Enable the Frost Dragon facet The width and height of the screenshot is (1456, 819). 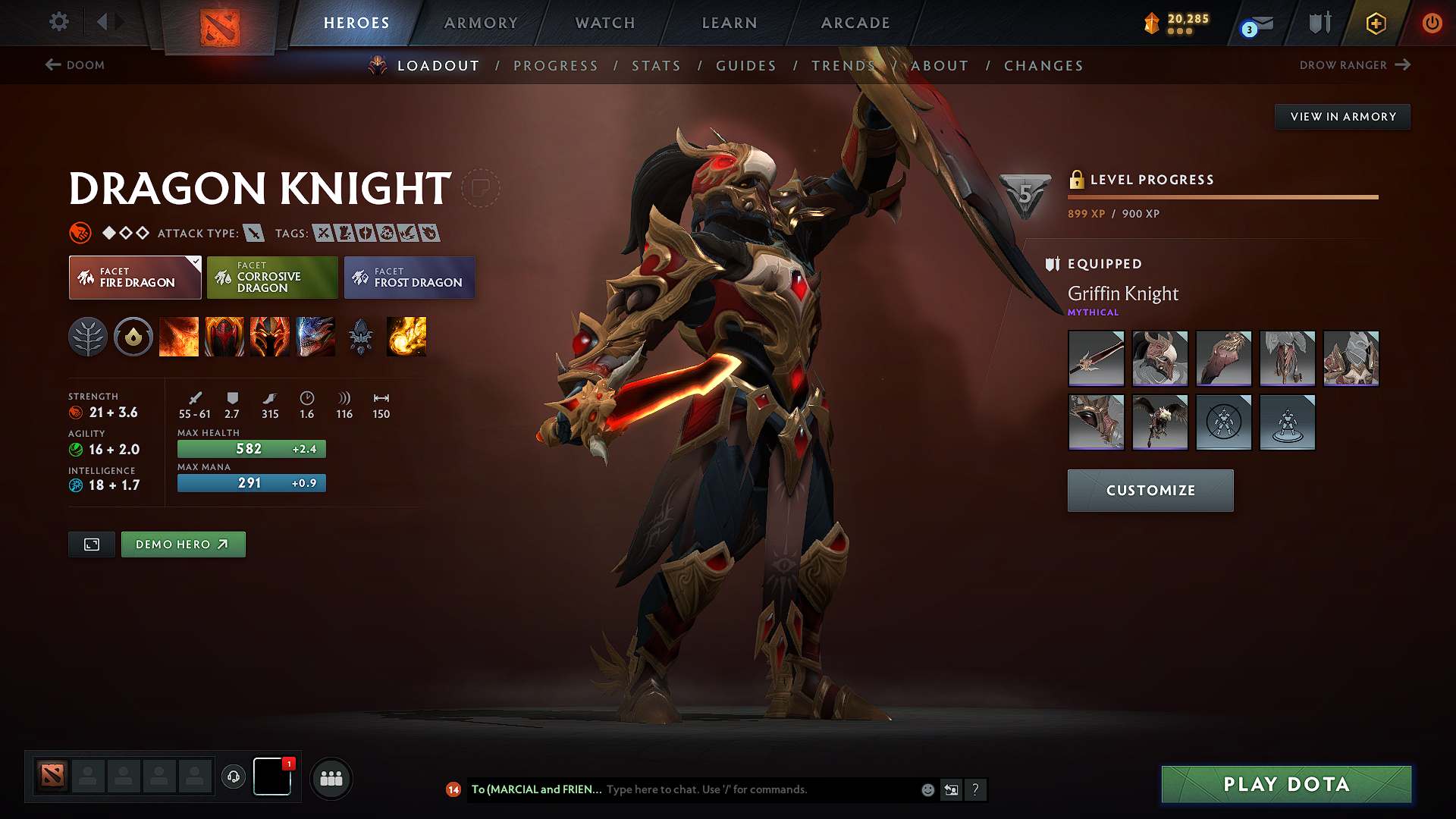[x=409, y=278]
